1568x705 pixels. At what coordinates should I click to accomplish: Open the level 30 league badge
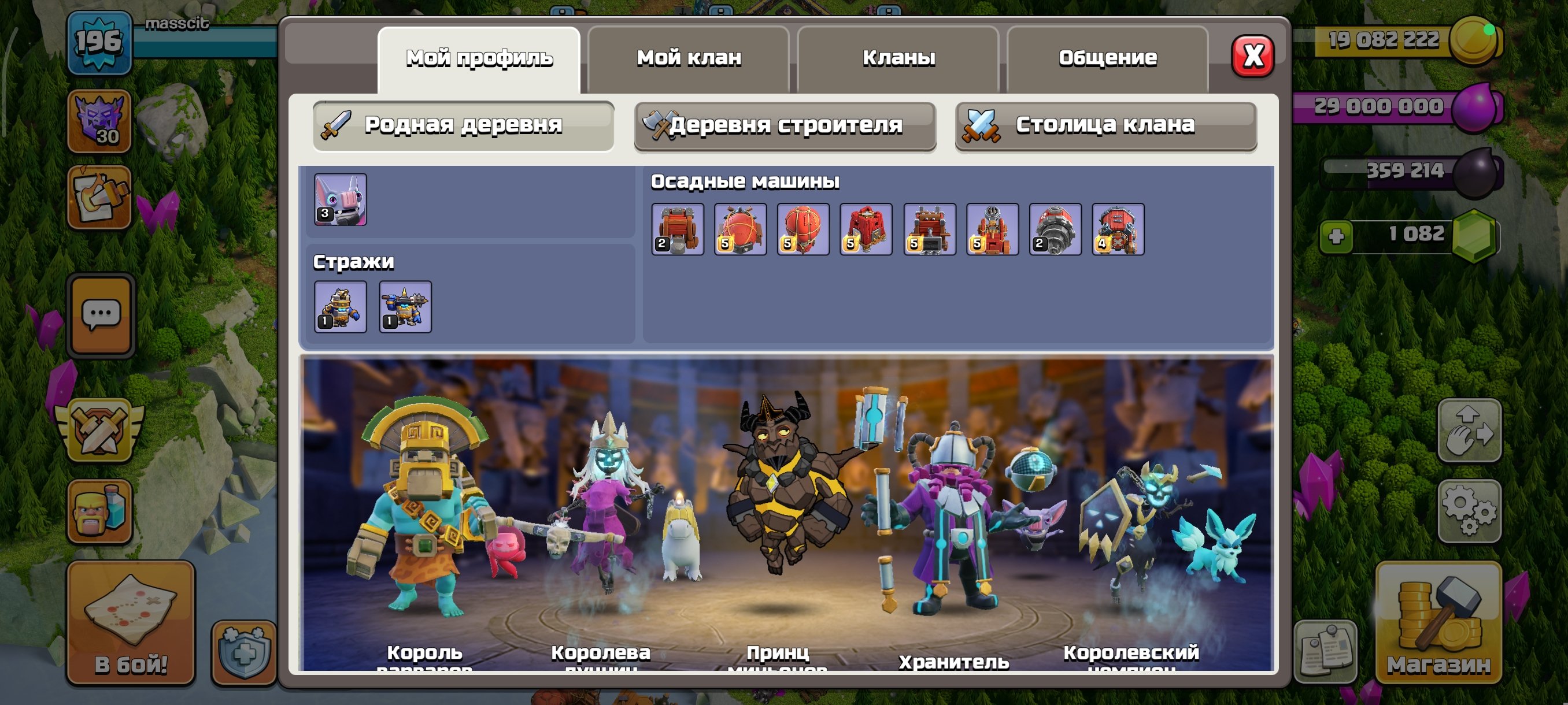coord(99,122)
